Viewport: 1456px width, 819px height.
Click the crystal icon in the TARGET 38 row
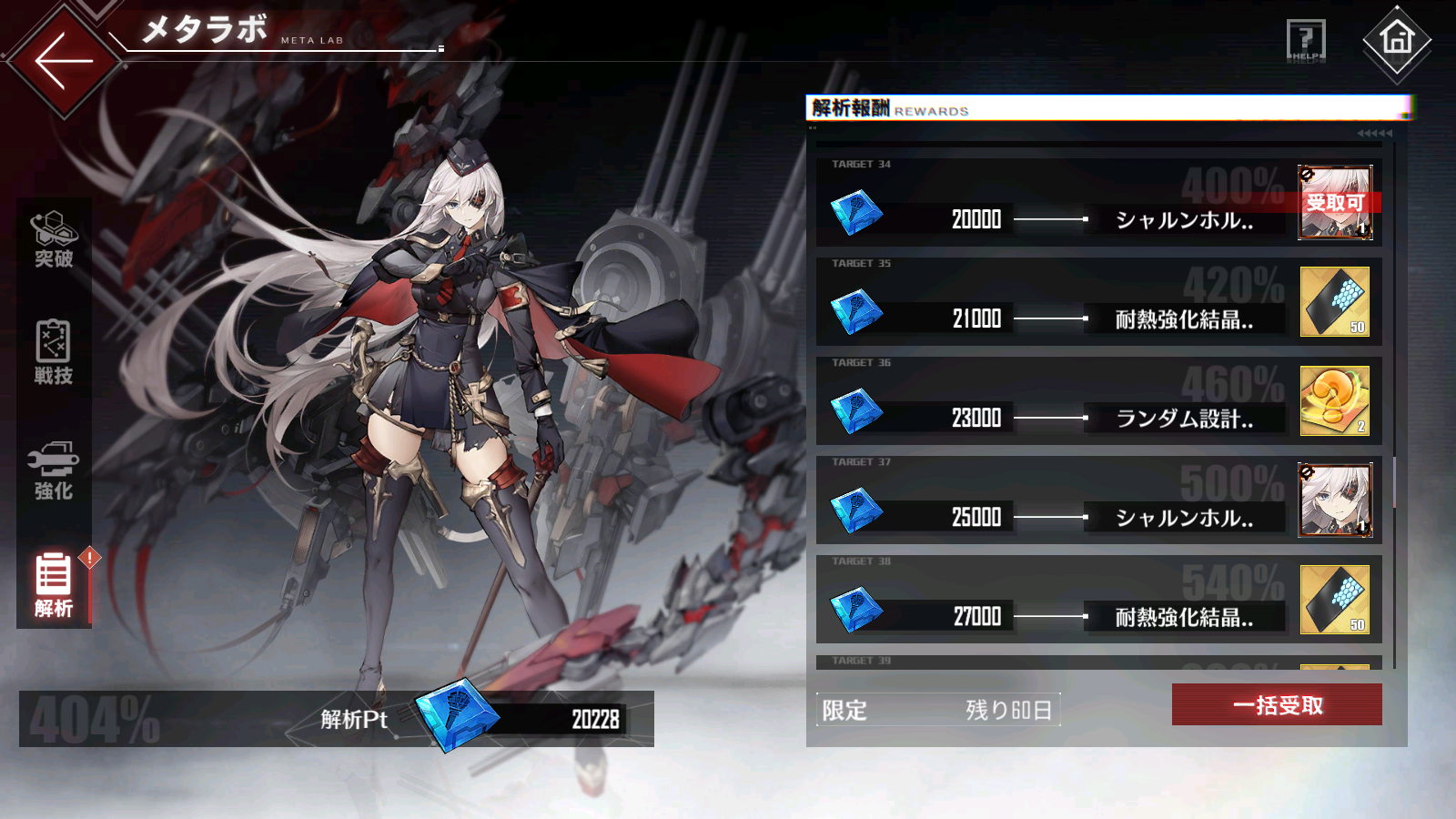[856, 608]
